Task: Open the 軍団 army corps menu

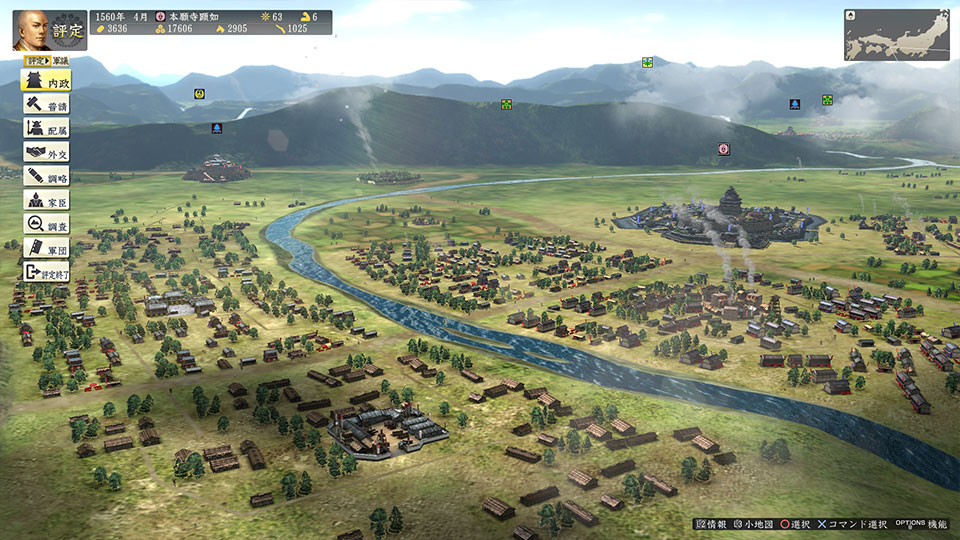Action: pyautogui.click(x=46, y=248)
